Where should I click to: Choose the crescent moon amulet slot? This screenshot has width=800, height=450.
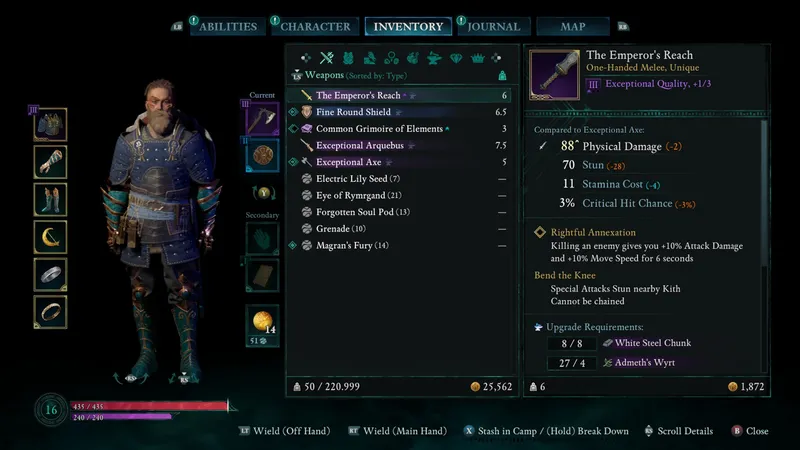pos(50,236)
